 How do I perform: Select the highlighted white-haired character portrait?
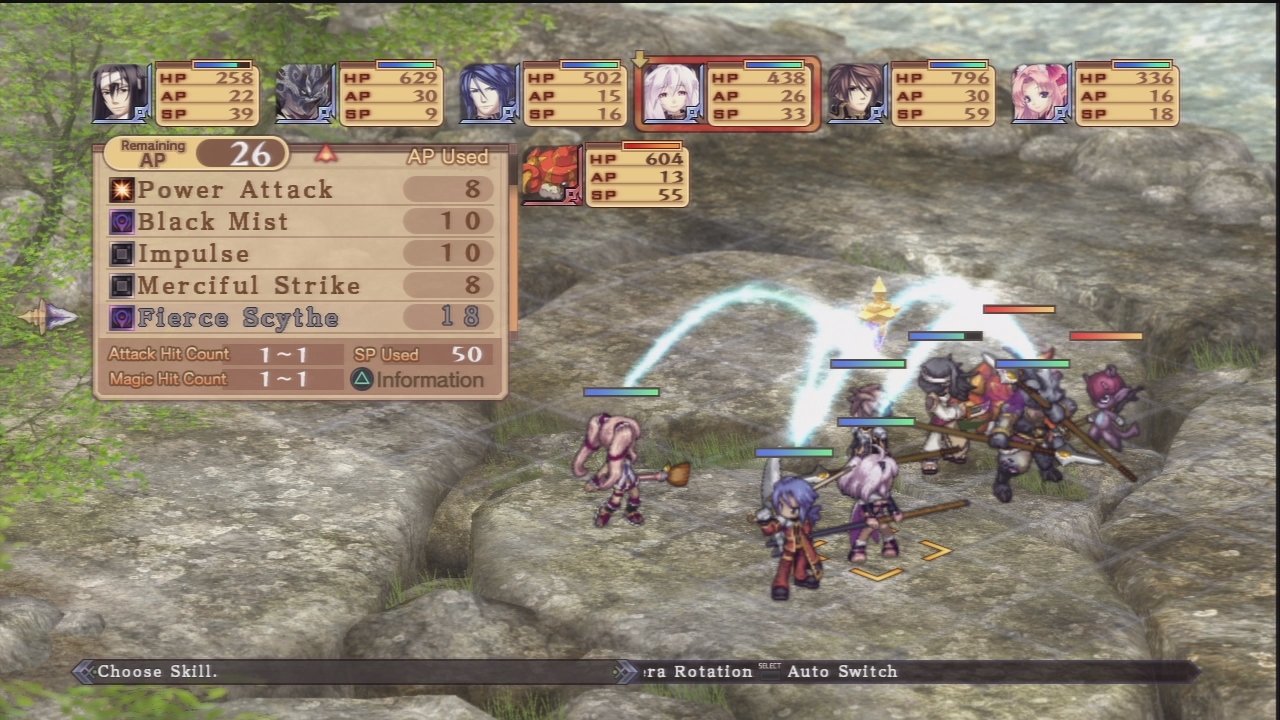(671, 93)
